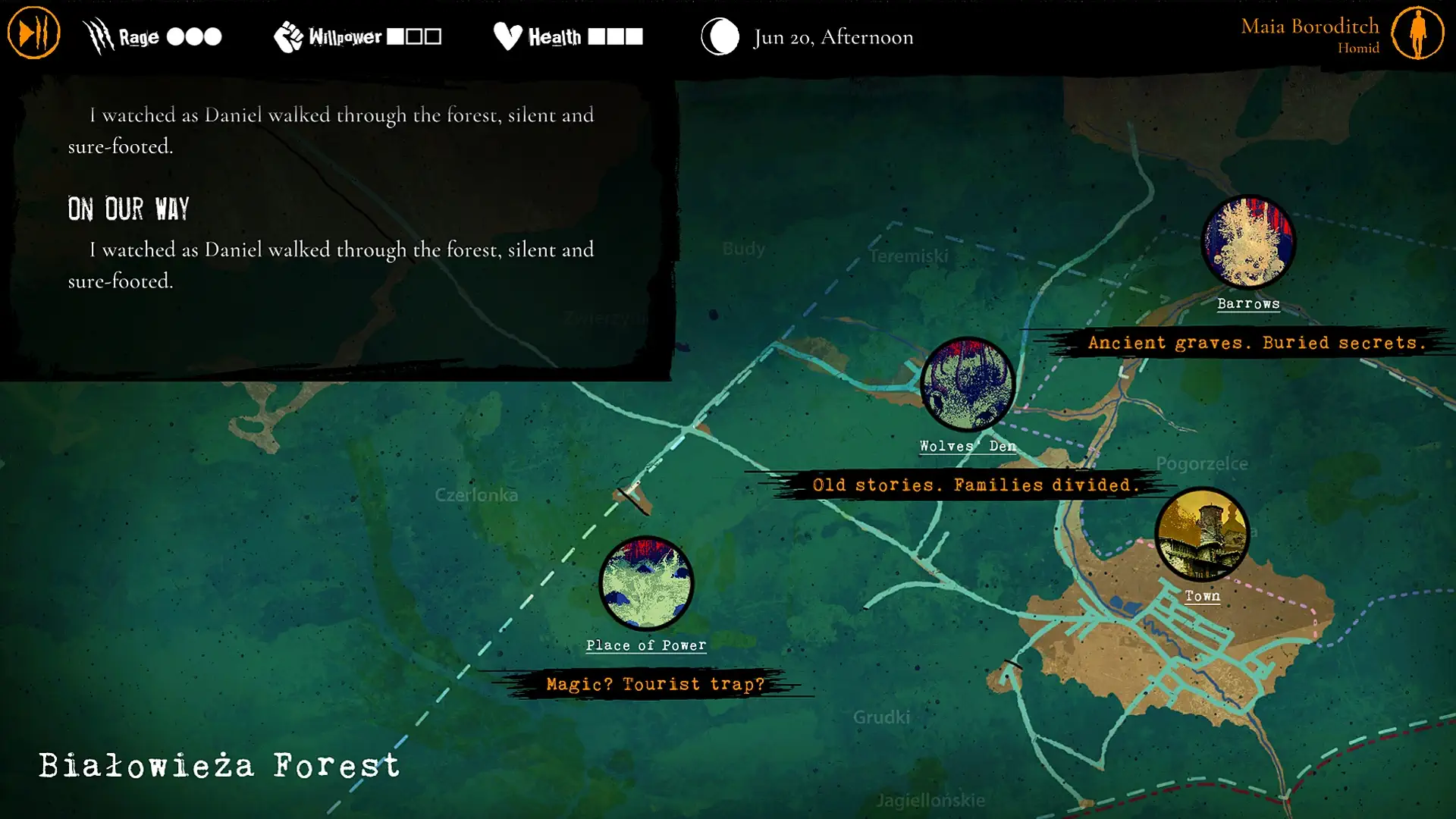Select the moon phase icon near the date
This screenshot has width=1456, height=819.
coord(719,35)
